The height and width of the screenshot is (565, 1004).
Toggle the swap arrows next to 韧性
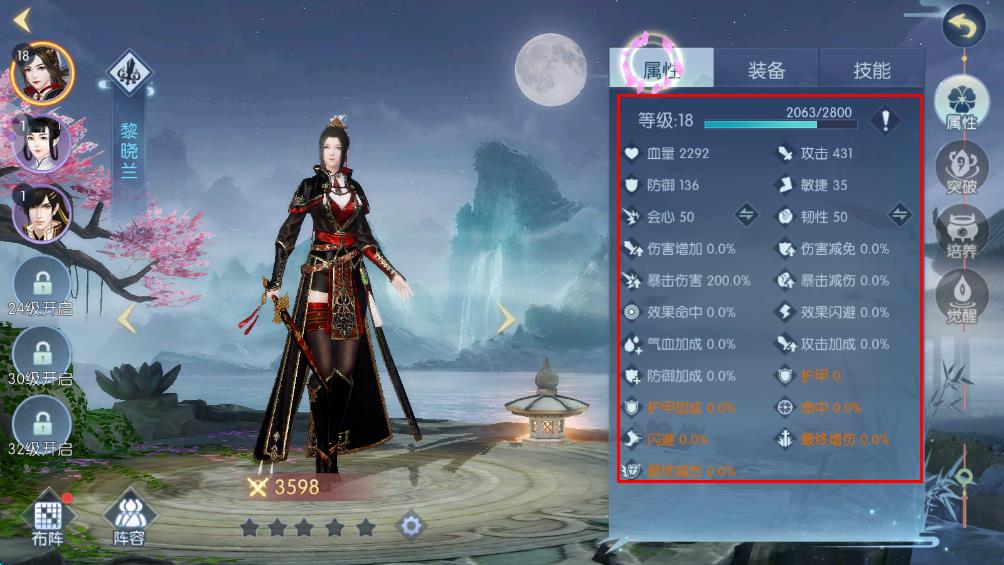click(x=899, y=216)
